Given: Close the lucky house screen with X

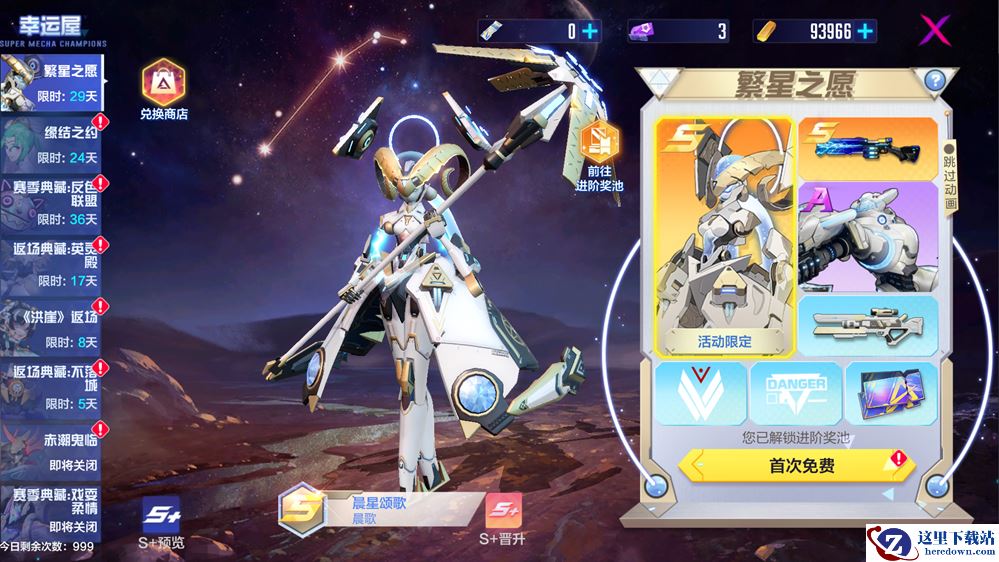Looking at the screenshot, I should point(934,30).
